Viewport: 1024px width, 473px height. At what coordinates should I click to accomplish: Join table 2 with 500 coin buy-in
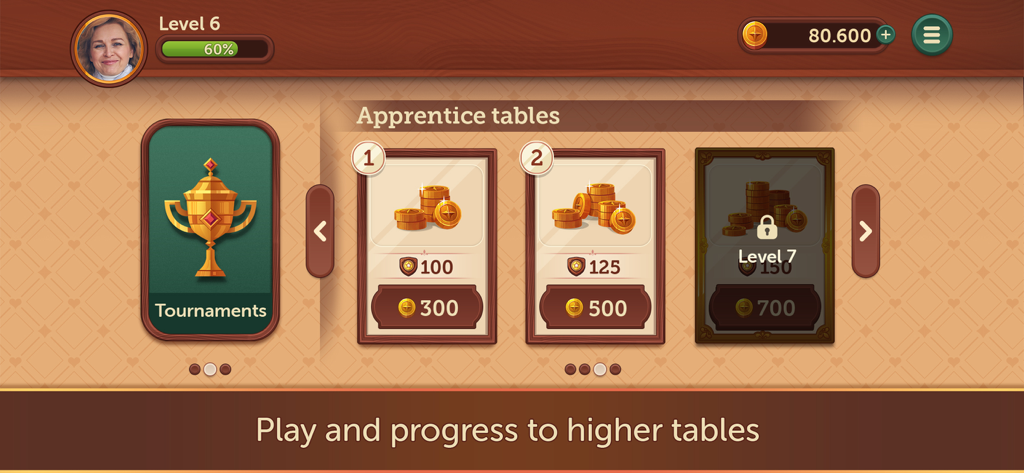595,308
